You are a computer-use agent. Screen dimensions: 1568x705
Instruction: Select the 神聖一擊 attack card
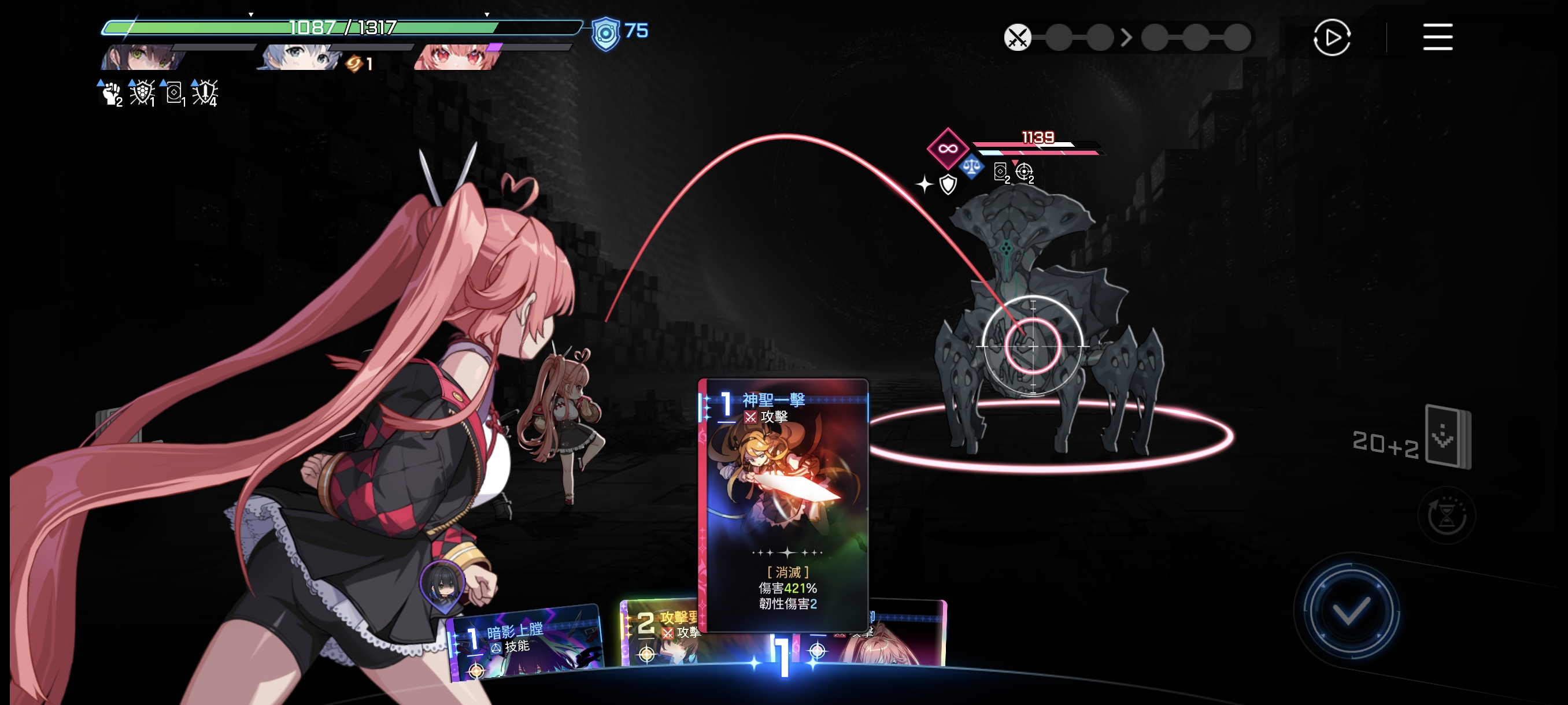784,504
